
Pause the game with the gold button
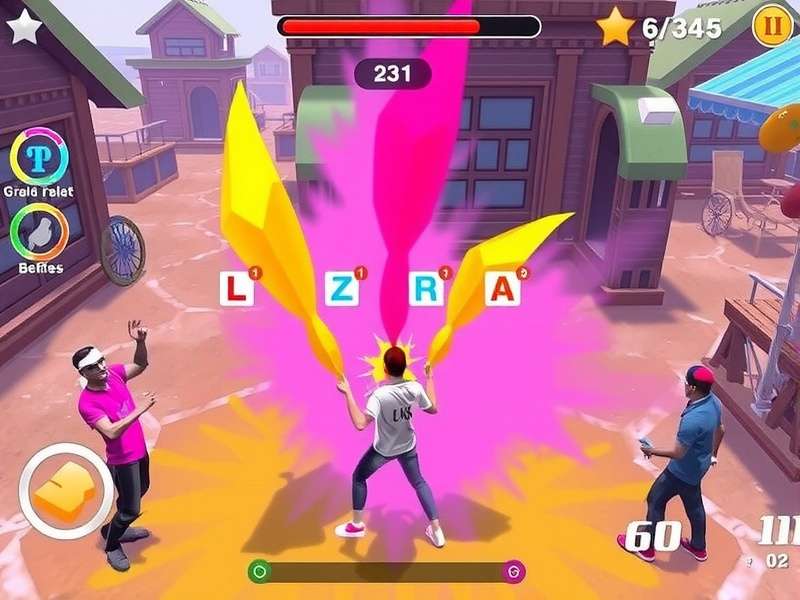coord(771,25)
